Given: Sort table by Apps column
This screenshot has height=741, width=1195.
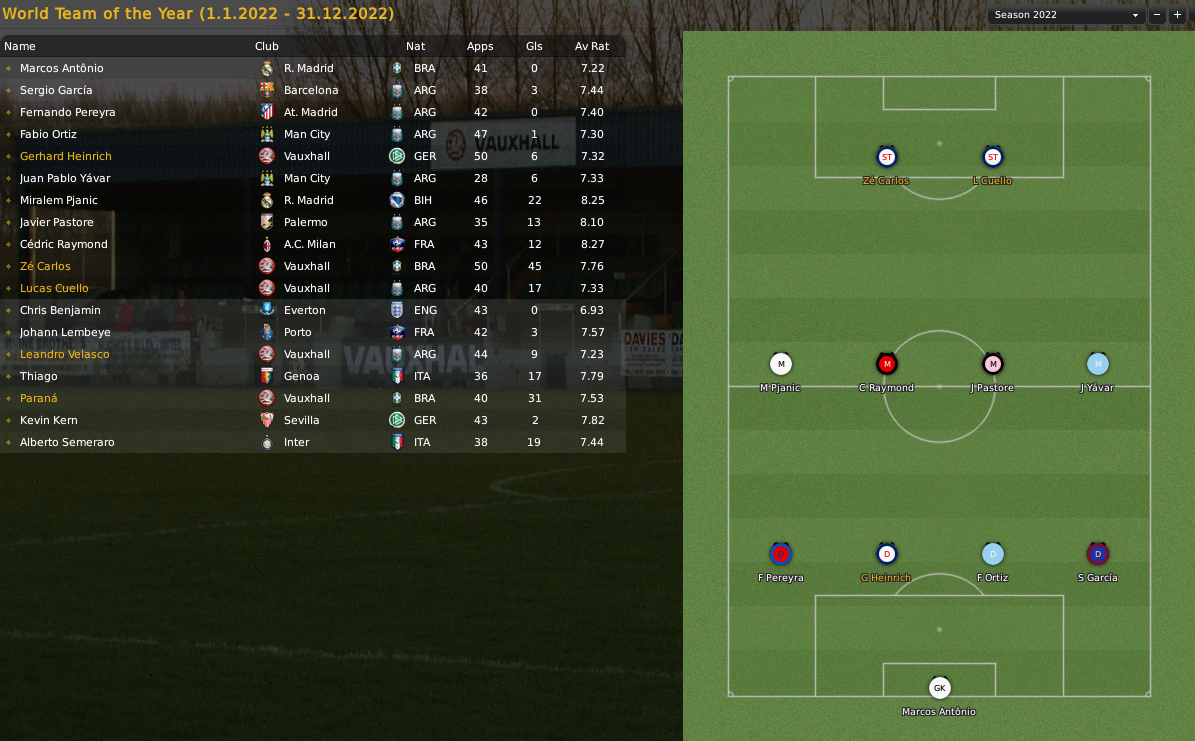Looking at the screenshot, I should click(x=480, y=46).
